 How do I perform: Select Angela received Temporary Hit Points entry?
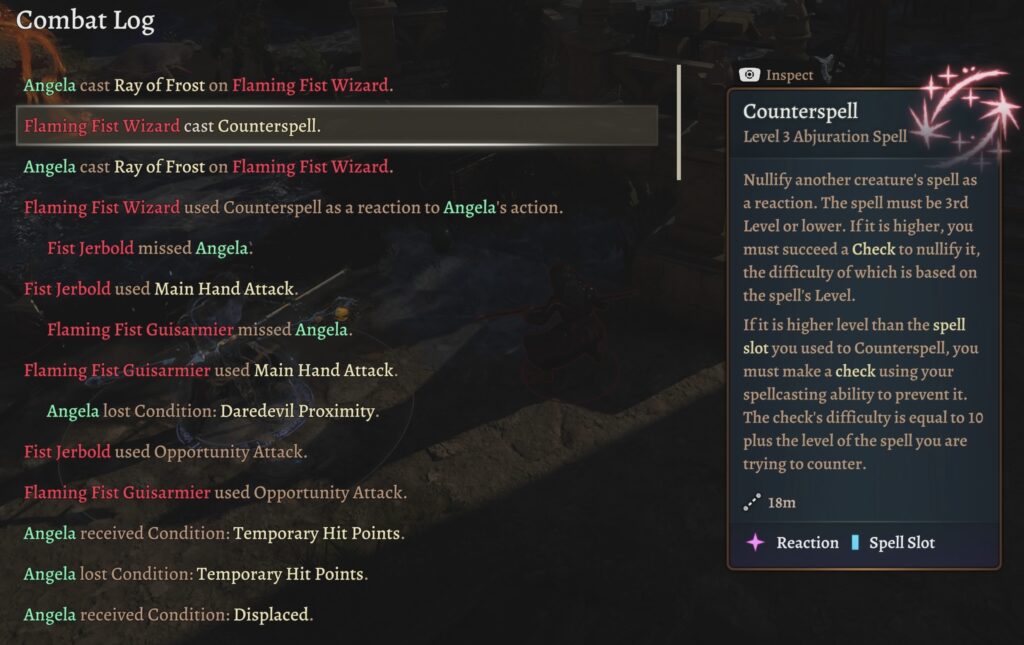(x=214, y=534)
